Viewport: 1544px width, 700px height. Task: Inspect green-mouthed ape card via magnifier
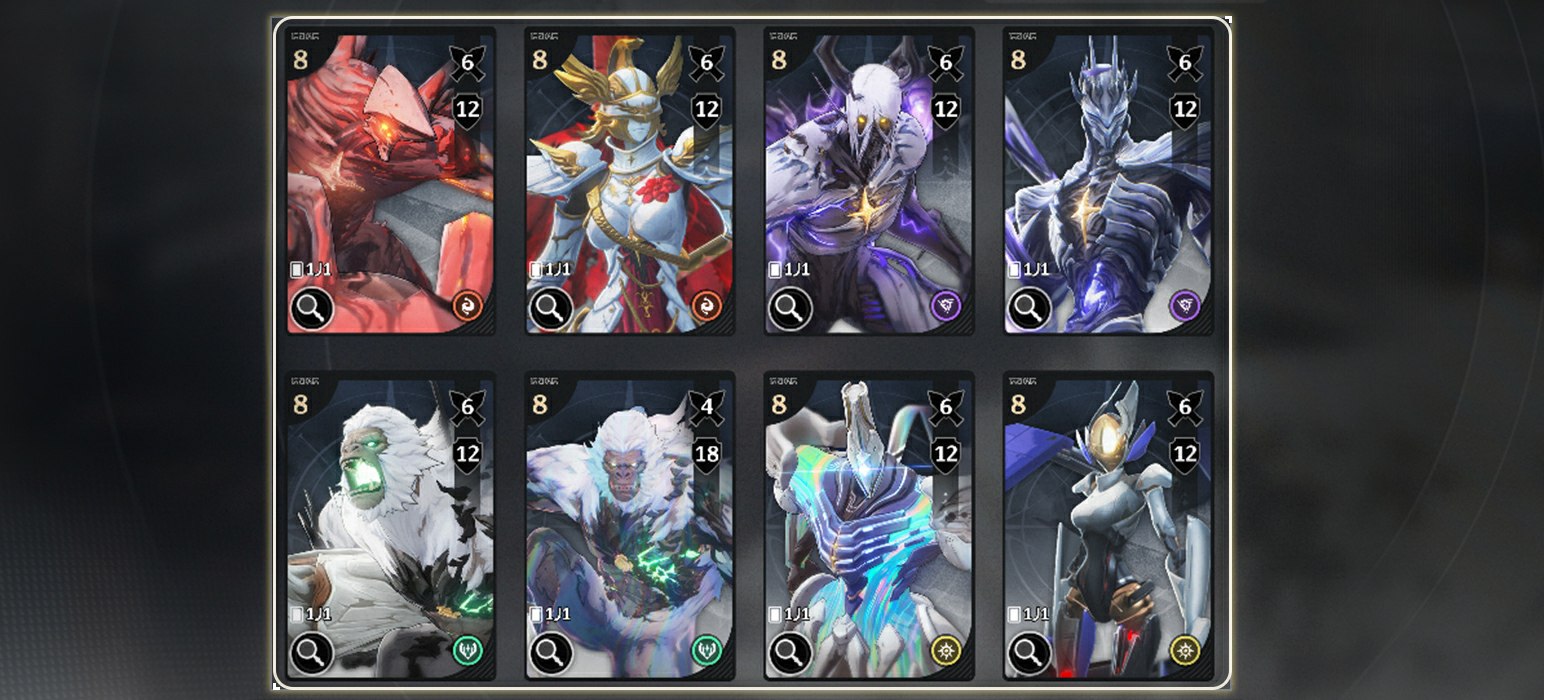312,653
